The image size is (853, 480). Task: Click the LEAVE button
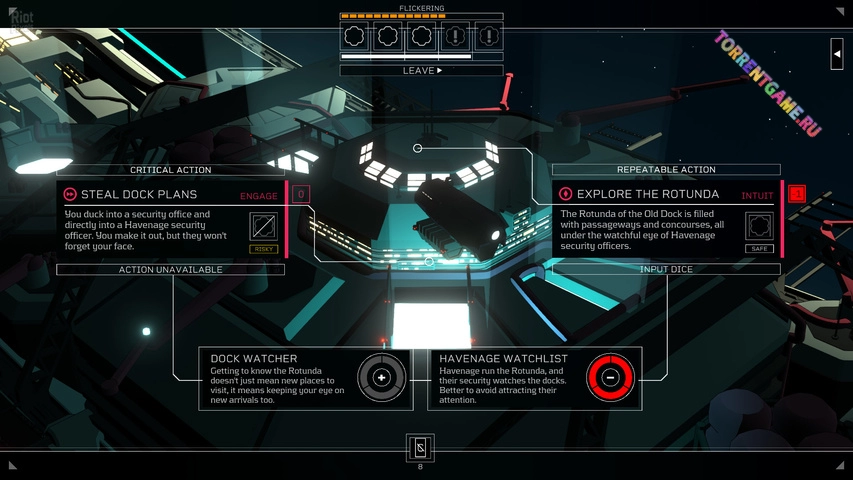point(421,71)
